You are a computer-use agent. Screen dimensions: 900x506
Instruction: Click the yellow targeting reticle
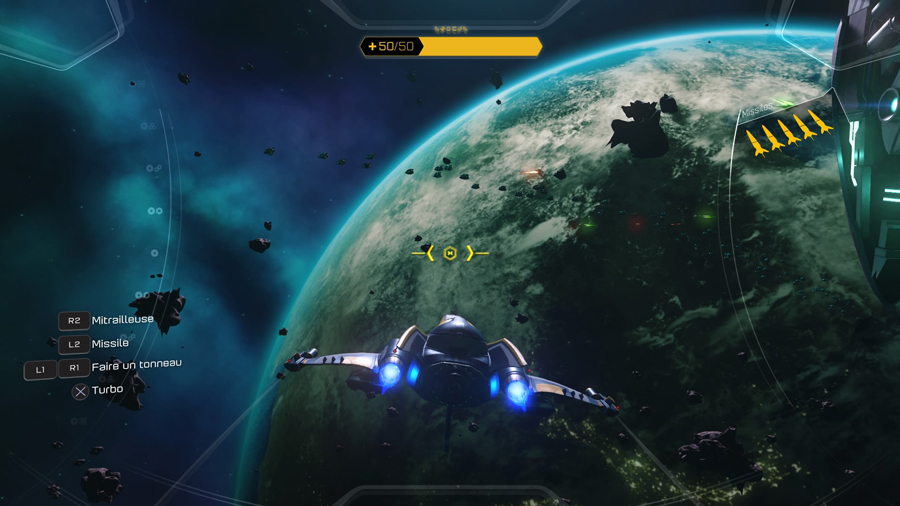pyautogui.click(x=450, y=254)
